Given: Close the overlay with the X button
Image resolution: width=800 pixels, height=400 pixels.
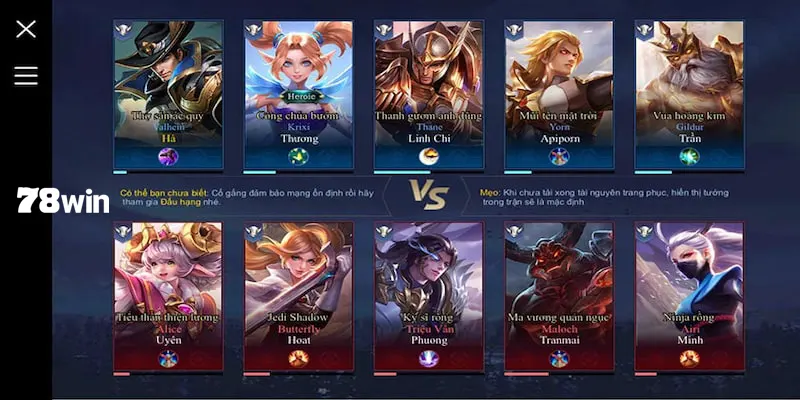Looking at the screenshot, I should tap(26, 29).
